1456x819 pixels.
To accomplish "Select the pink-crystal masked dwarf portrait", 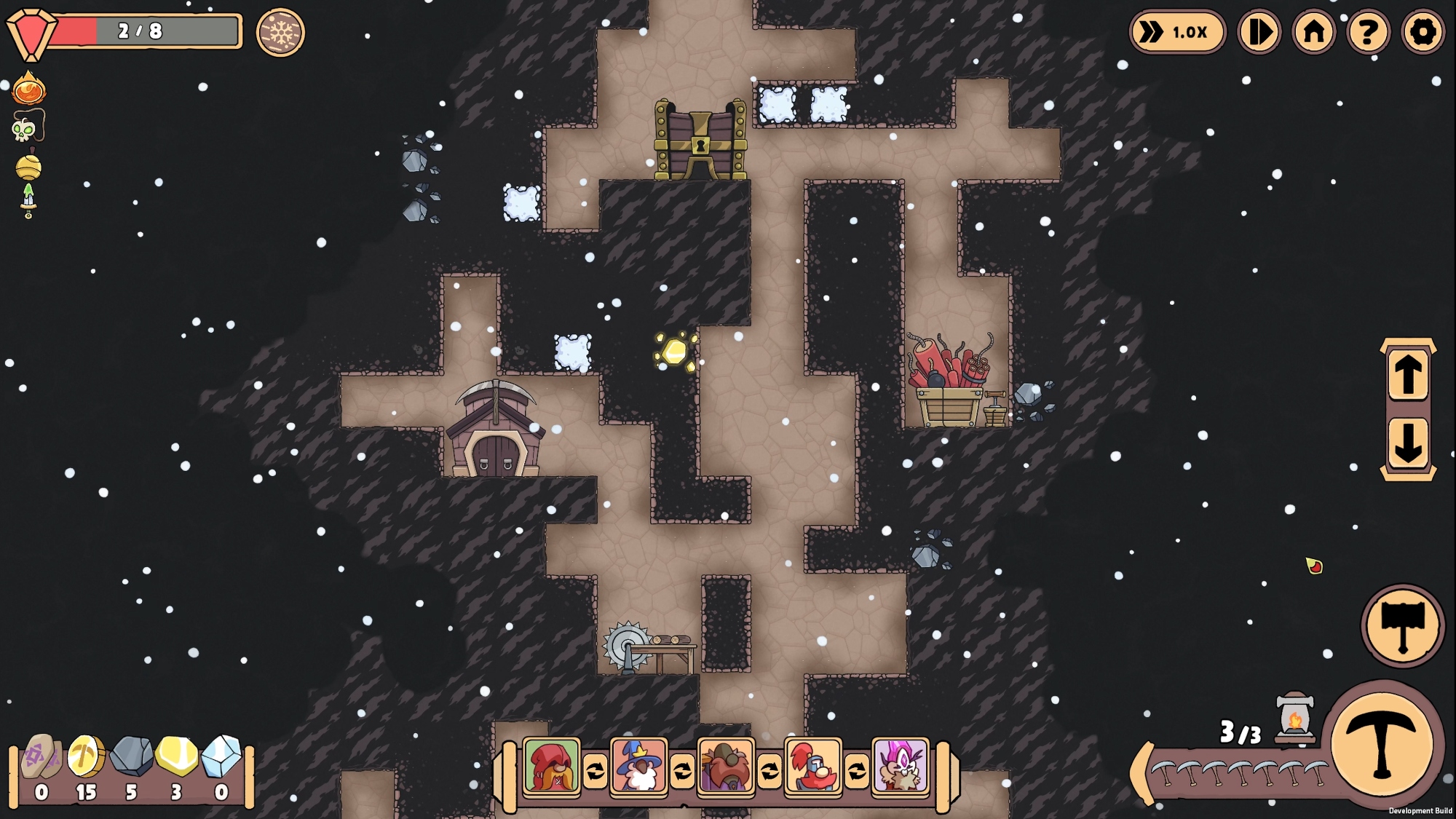I will 901,767.
